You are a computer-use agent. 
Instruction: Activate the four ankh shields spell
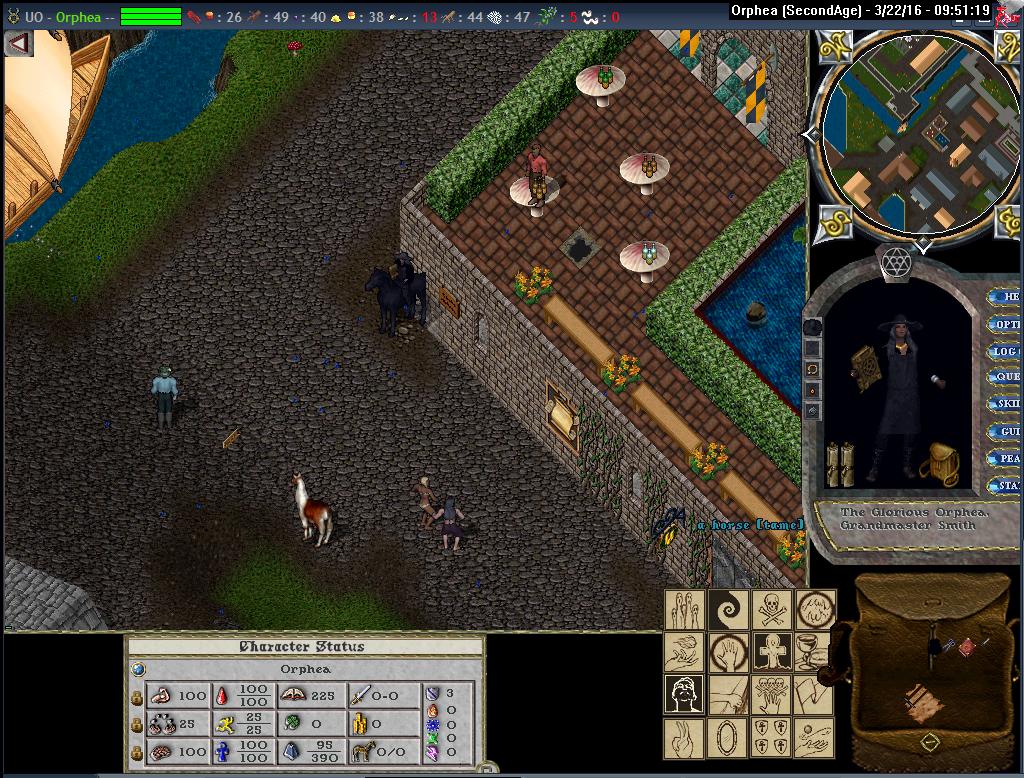coord(771,738)
